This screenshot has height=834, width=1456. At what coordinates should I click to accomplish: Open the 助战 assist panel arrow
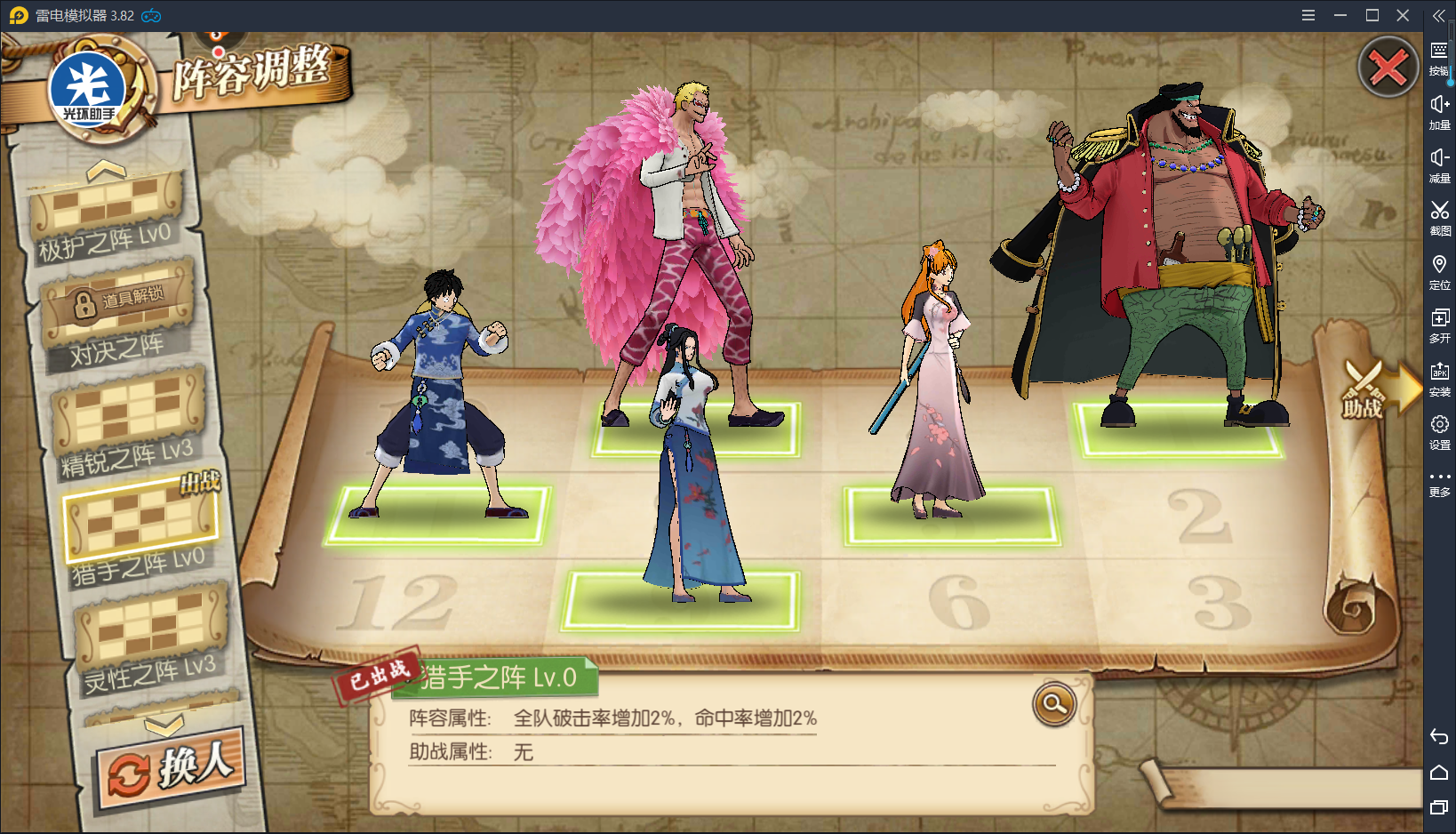click(x=1378, y=389)
